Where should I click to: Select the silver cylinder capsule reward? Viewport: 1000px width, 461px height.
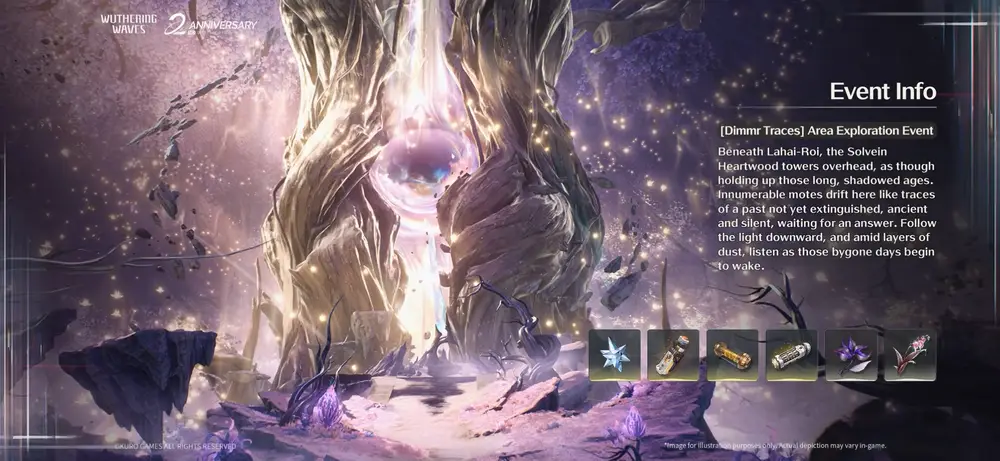[791, 355]
